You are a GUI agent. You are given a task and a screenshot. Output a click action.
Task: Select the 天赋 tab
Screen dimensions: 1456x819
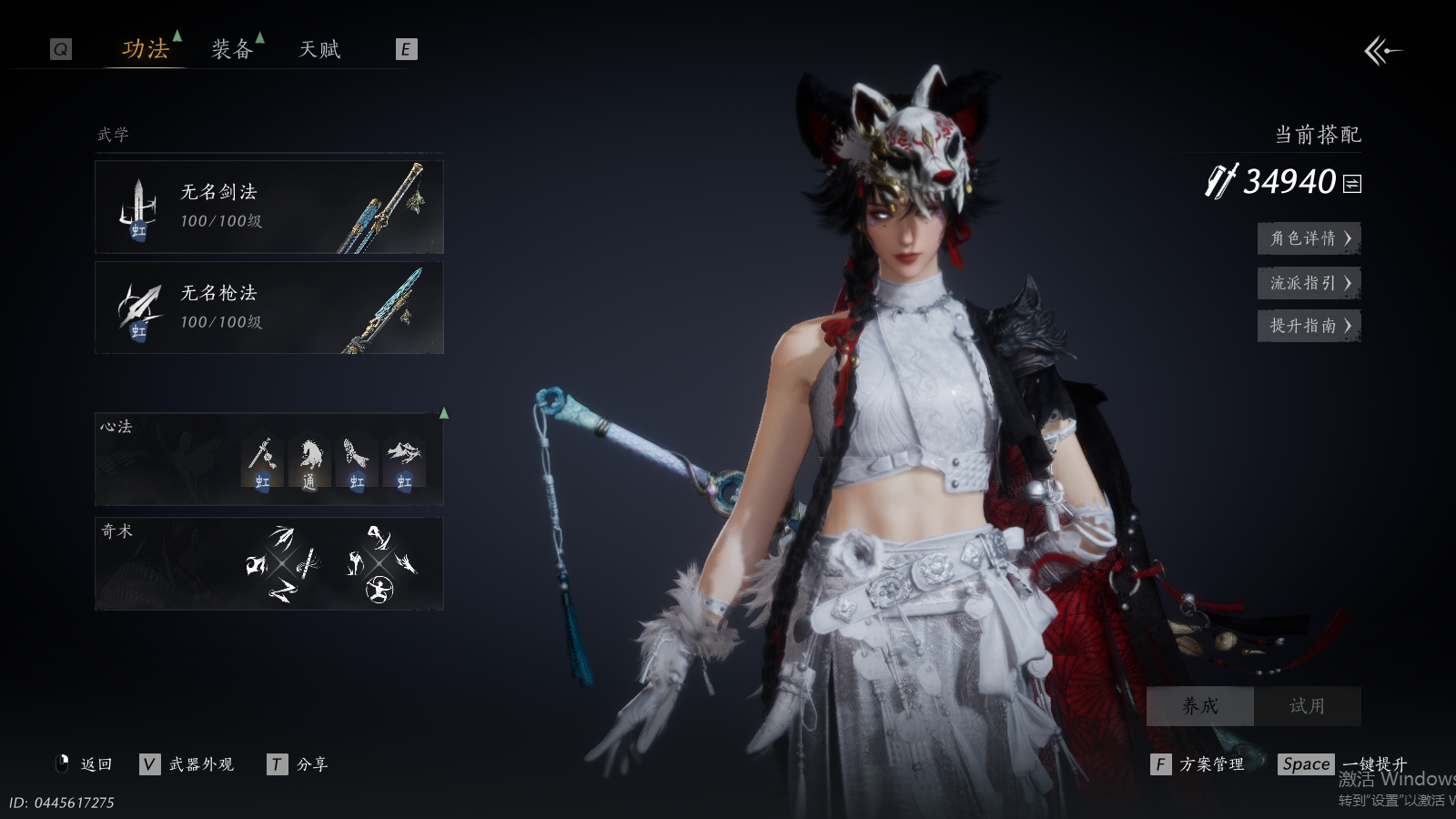click(x=319, y=49)
